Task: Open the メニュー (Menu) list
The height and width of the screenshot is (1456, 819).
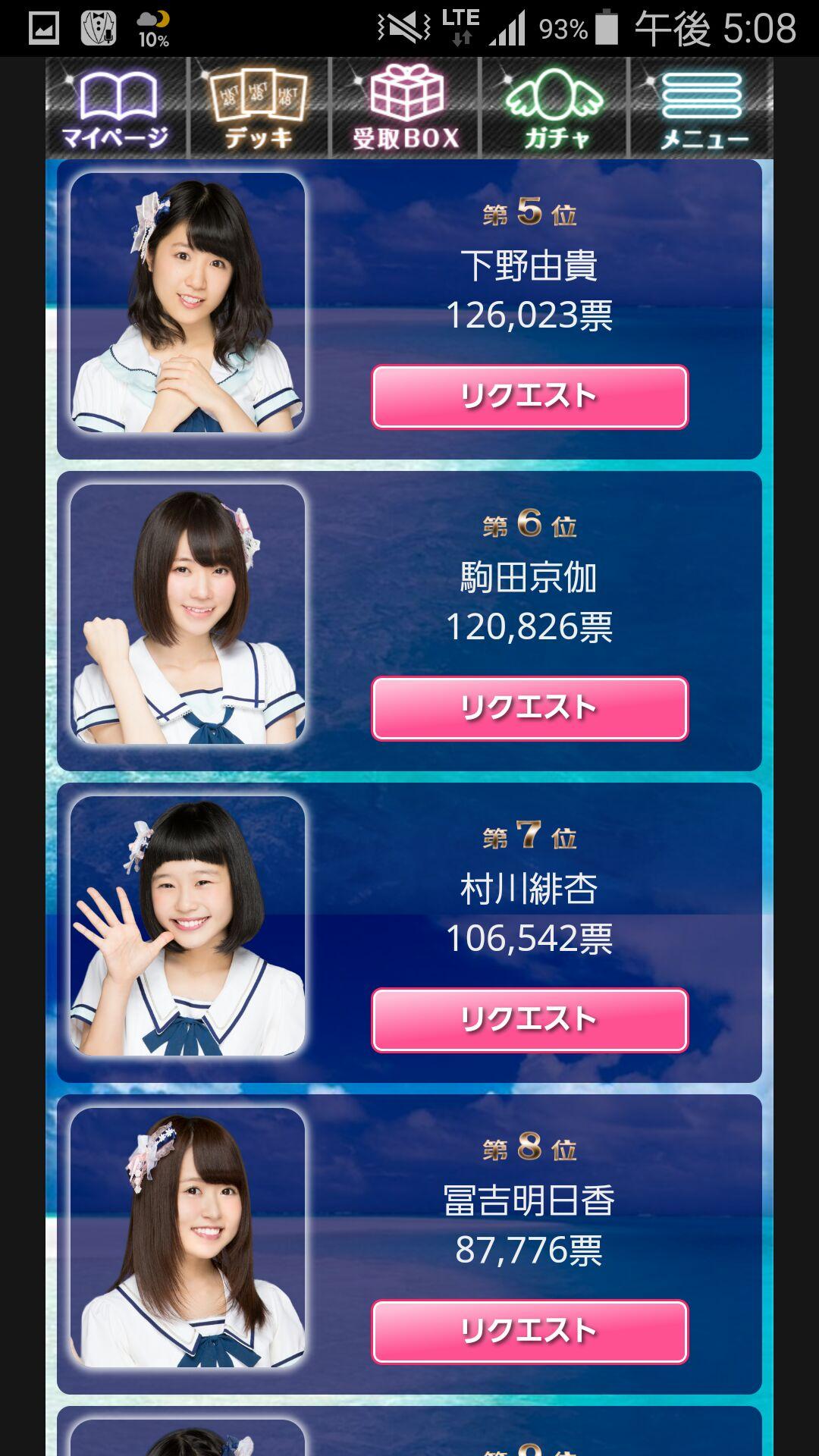Action: coord(702,108)
